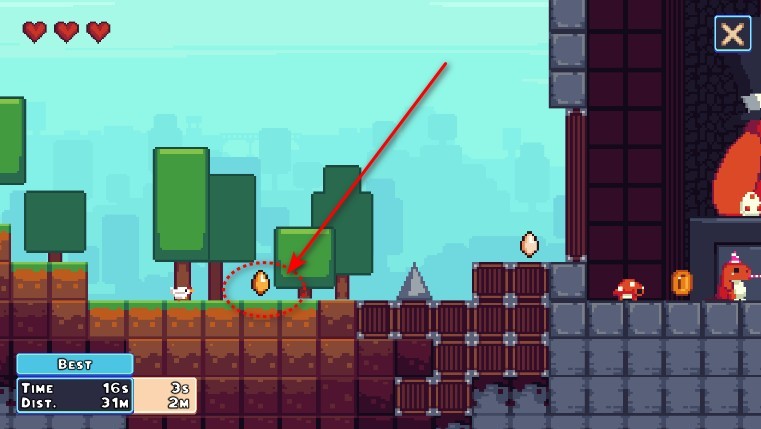The height and width of the screenshot is (429, 761).
Task: Close the game with the X button
Action: point(732,34)
